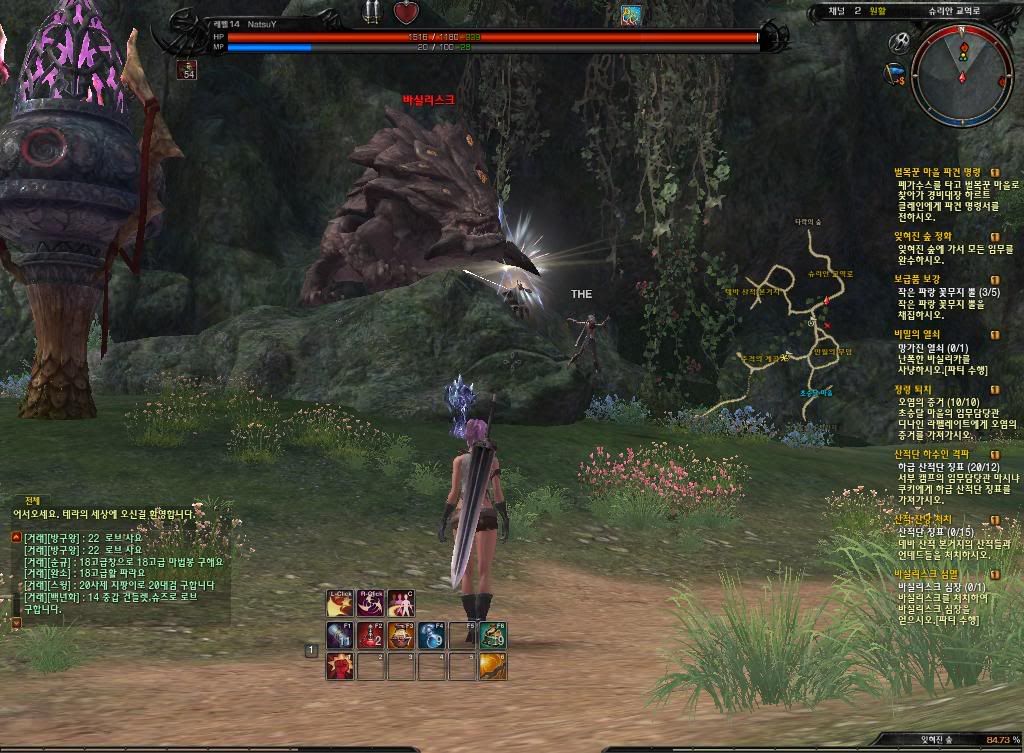Use the R-Click purple slash skill
This screenshot has height=753, width=1024.
click(x=370, y=604)
